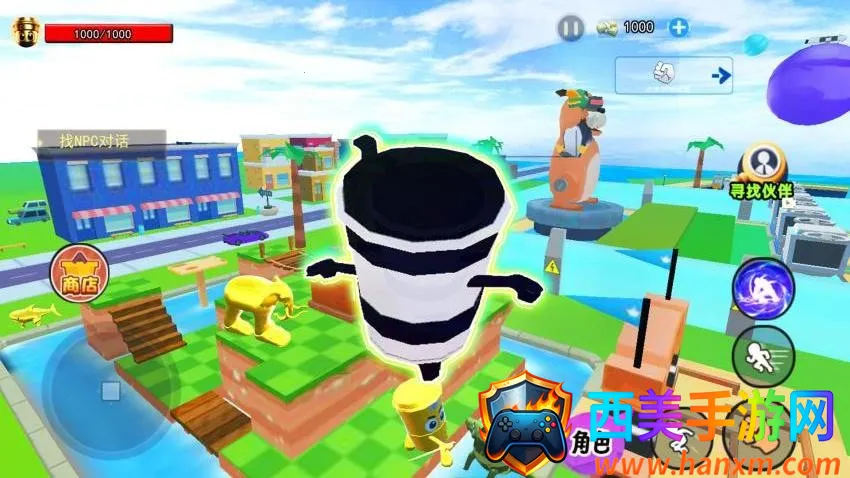Tap the 找NPC对话 objective label

[x=86, y=141]
